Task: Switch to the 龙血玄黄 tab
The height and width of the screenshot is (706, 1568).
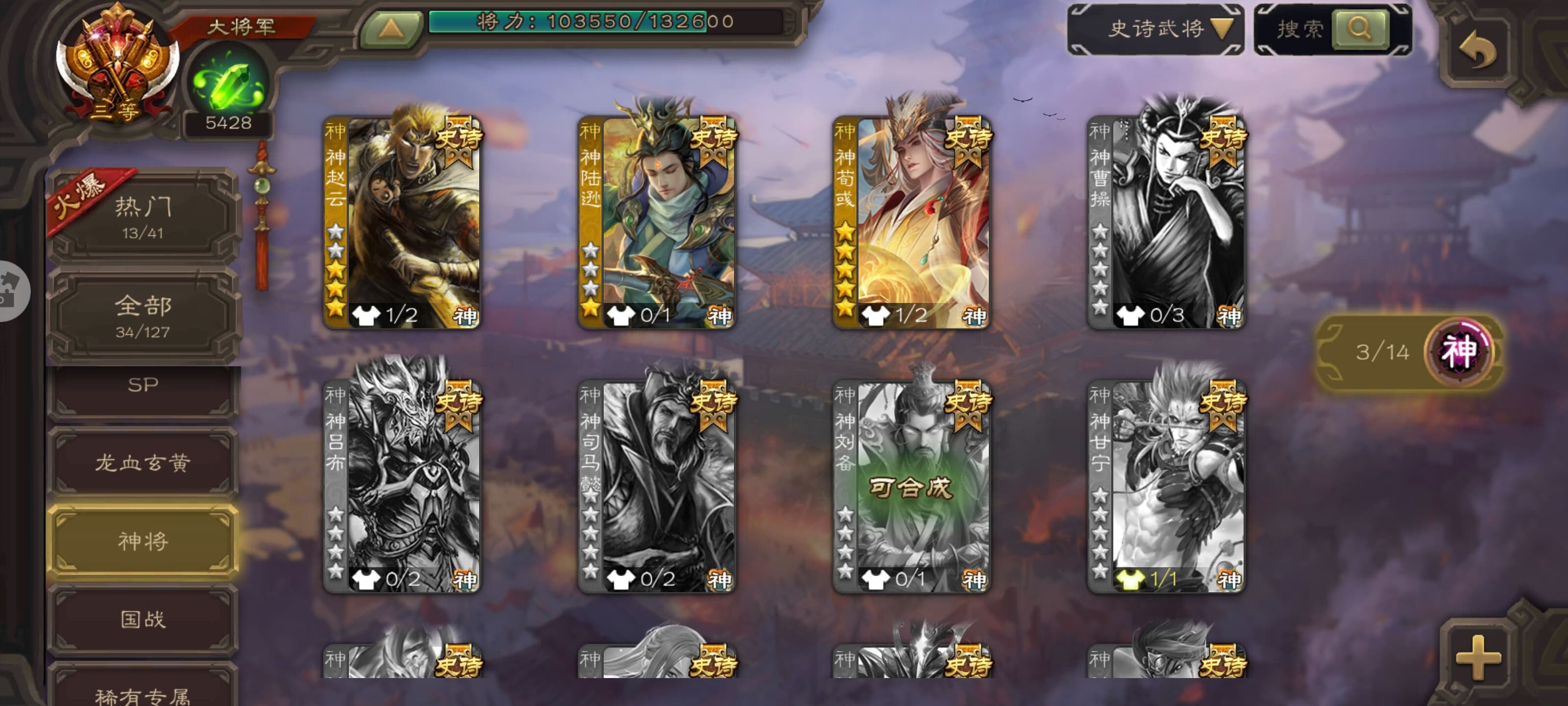Action: click(x=143, y=463)
